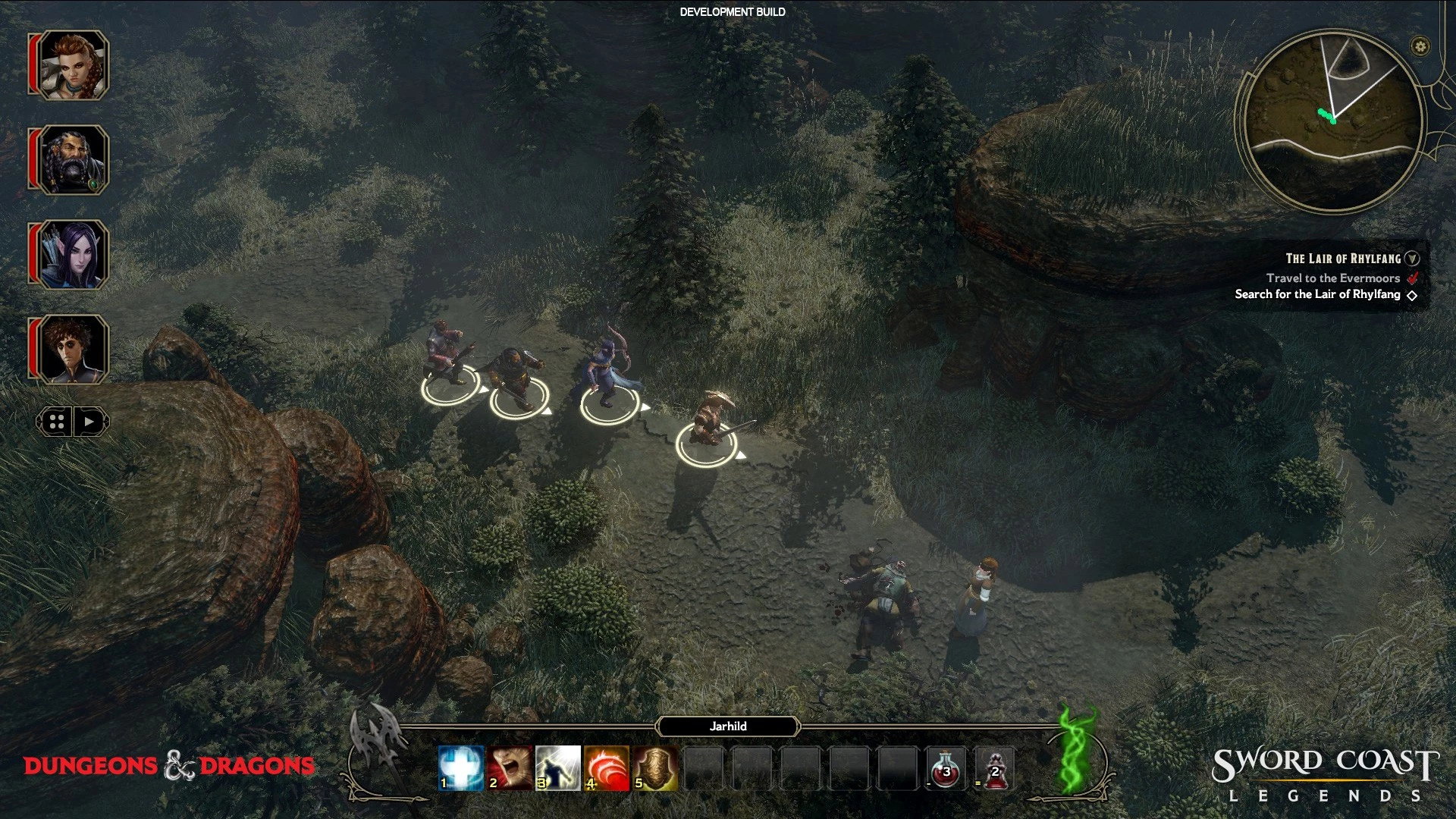
Task: Click the play arrow button below portraits
Action: point(90,422)
